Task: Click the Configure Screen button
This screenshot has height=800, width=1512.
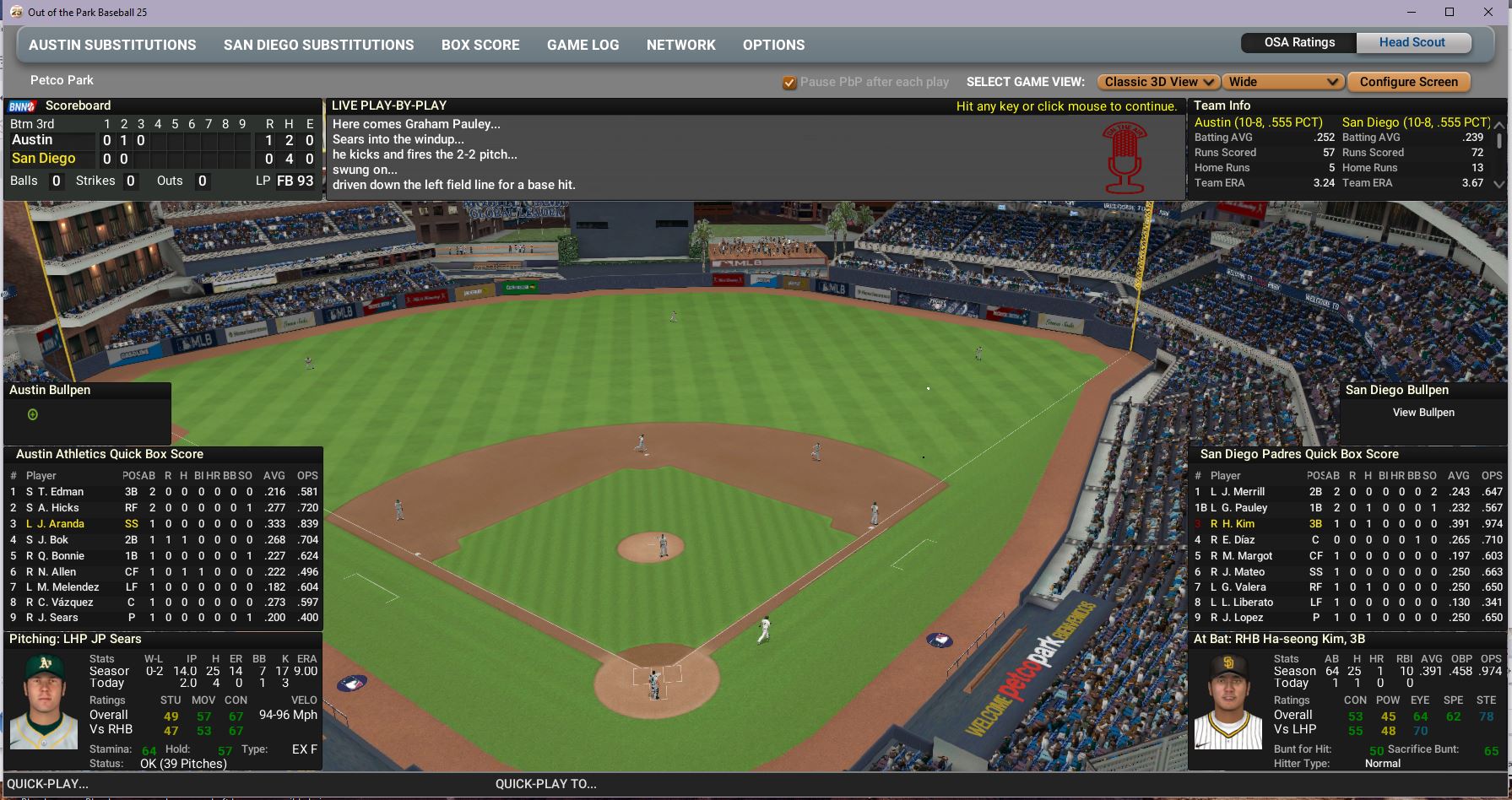Action: coord(1408,82)
